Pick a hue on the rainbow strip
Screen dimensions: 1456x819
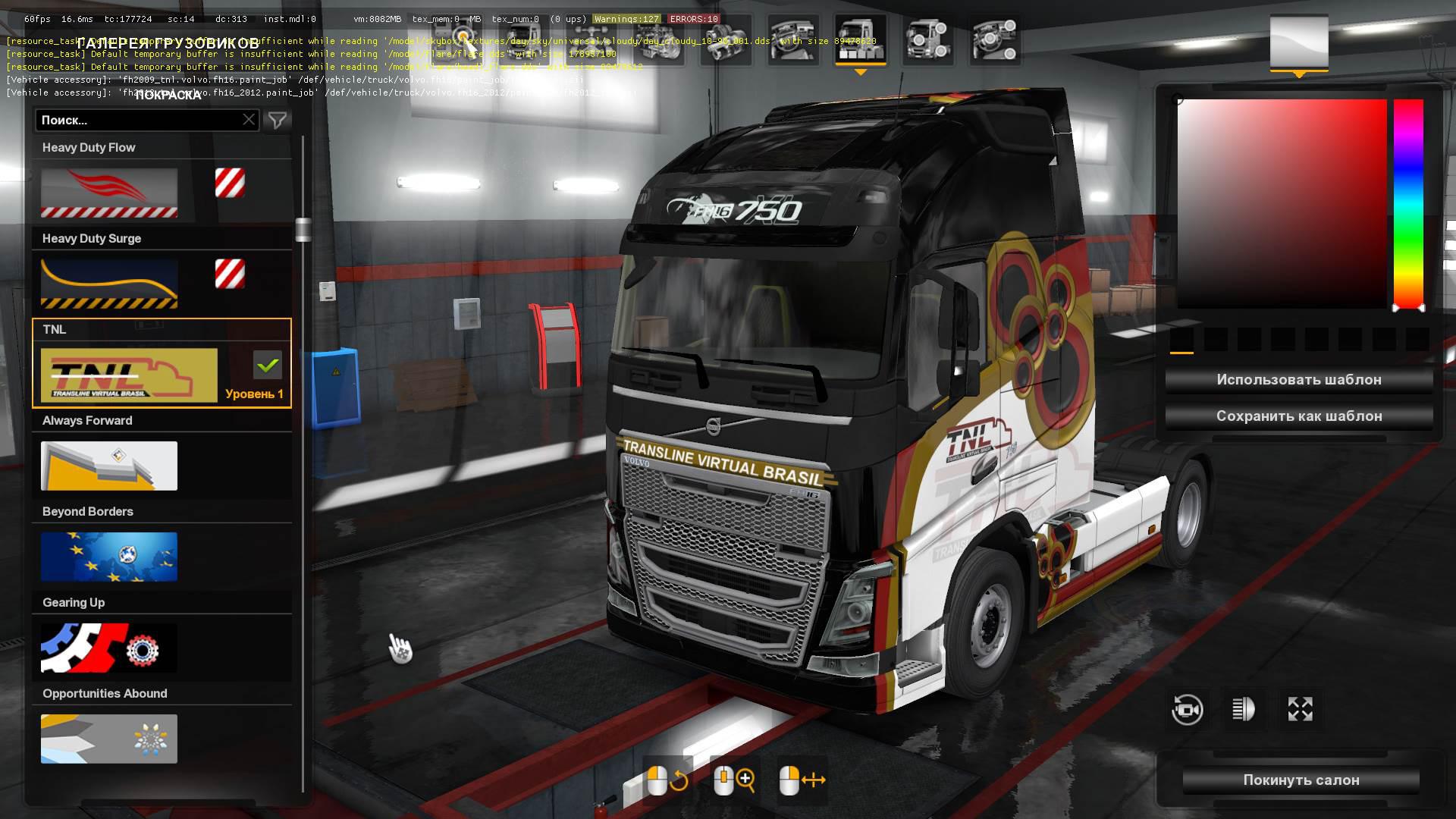(x=1408, y=203)
